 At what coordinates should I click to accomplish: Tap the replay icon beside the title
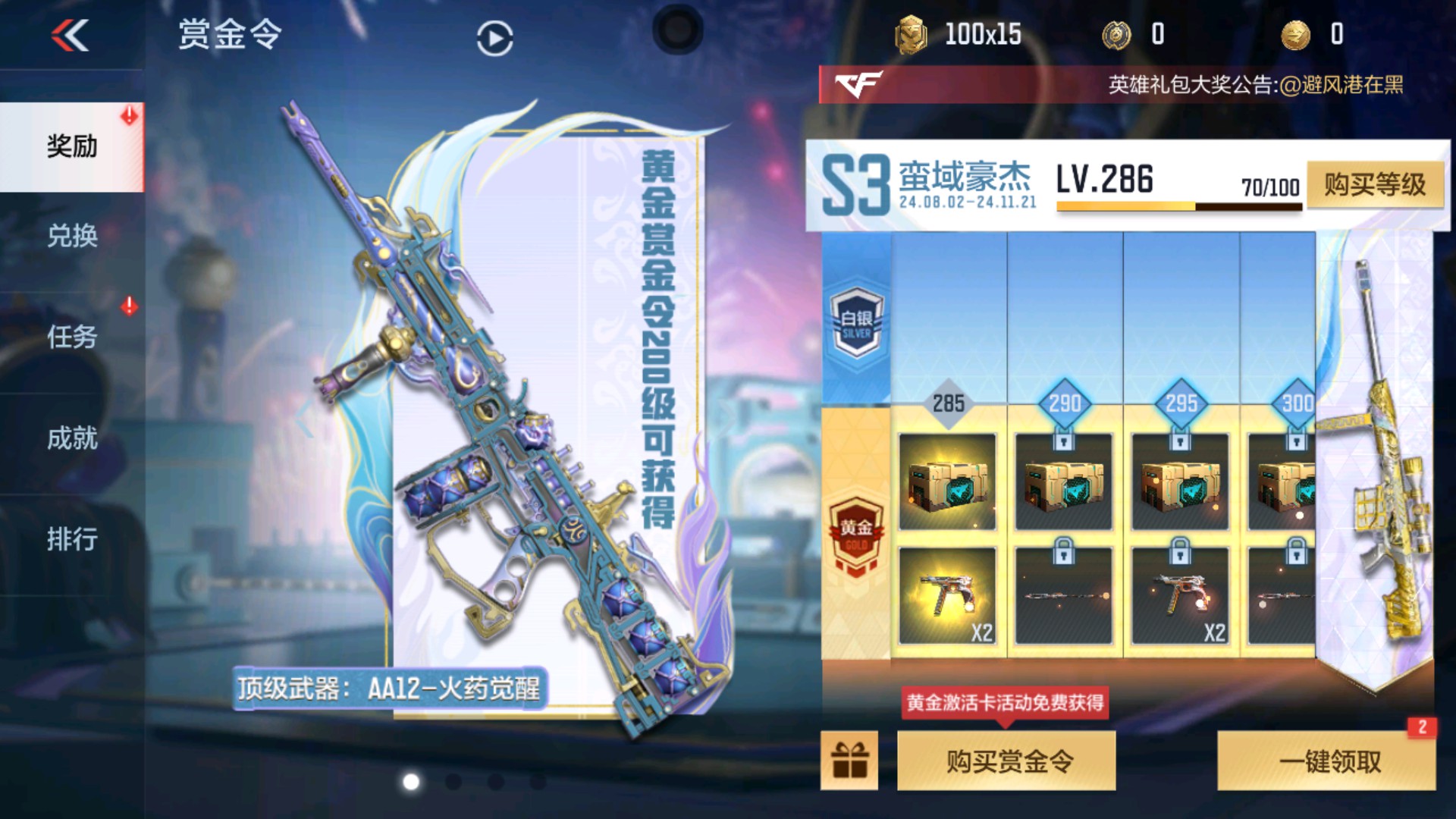tap(494, 39)
